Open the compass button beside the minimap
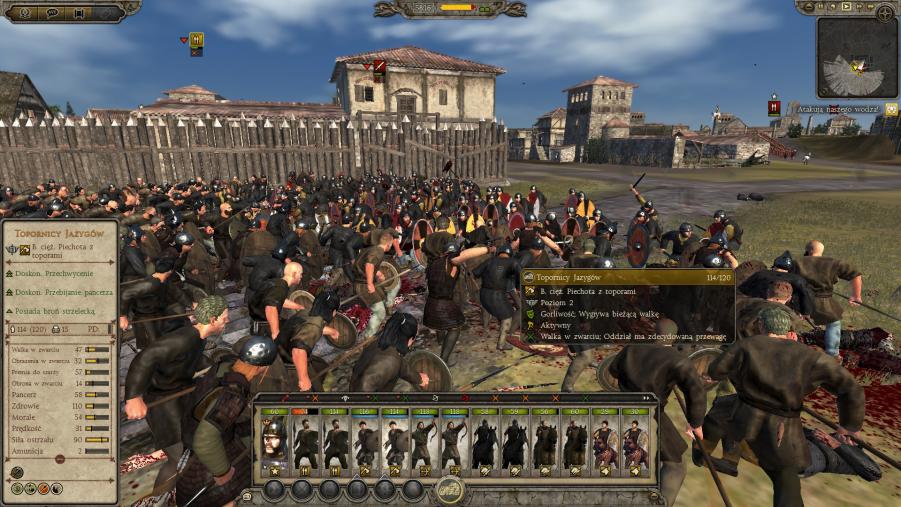Screen dimensions: 901x507 884,13
